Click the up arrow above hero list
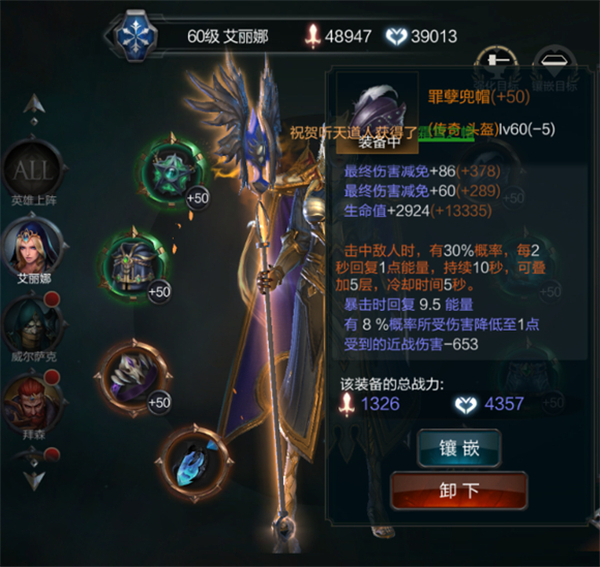The width and height of the screenshot is (600, 567). [34, 105]
